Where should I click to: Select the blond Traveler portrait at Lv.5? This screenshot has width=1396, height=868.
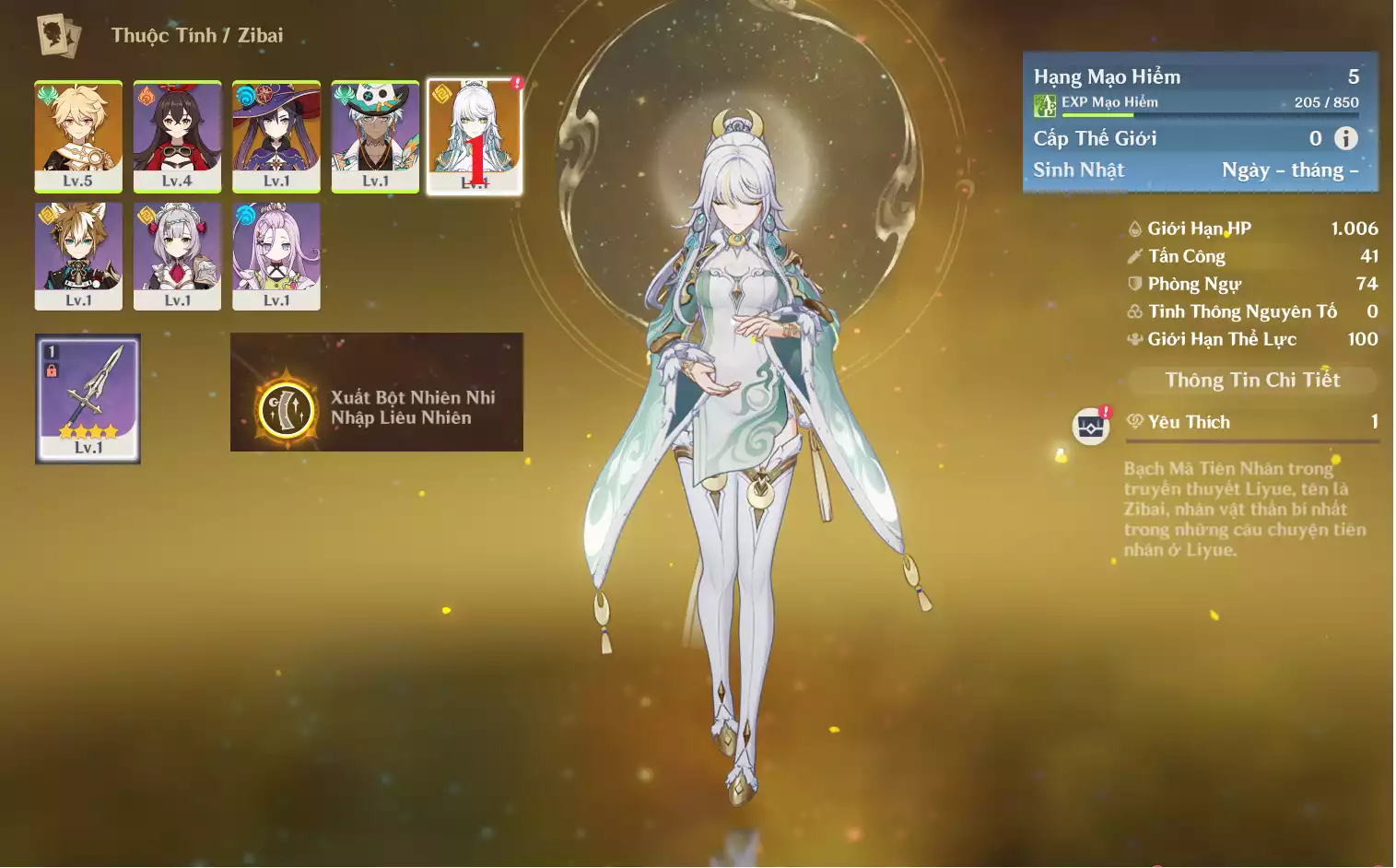78,135
